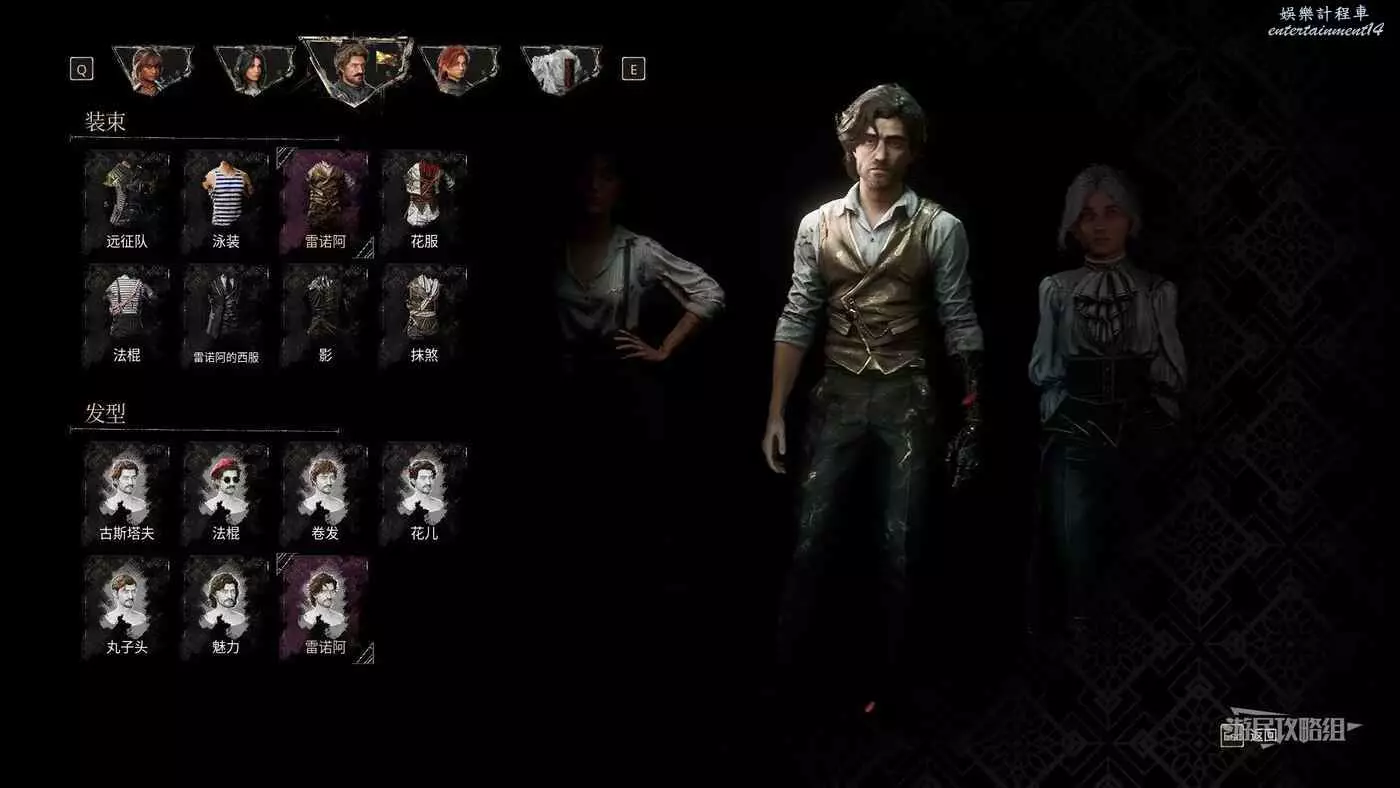The image size is (1400, 788).
Task: Open the bearded man character tab
Action: (x=356, y=69)
